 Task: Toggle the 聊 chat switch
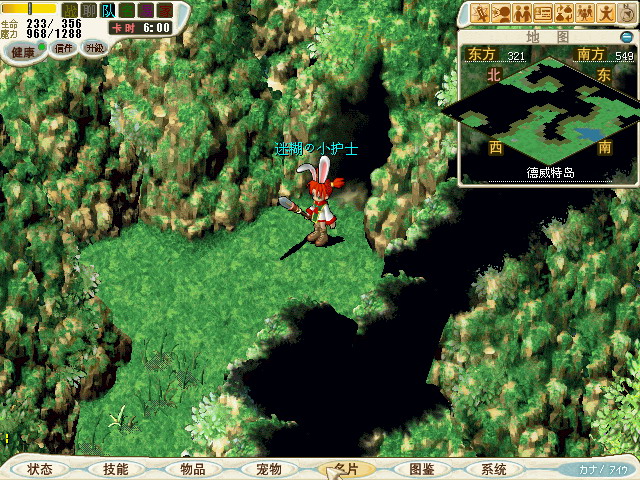(x=88, y=10)
